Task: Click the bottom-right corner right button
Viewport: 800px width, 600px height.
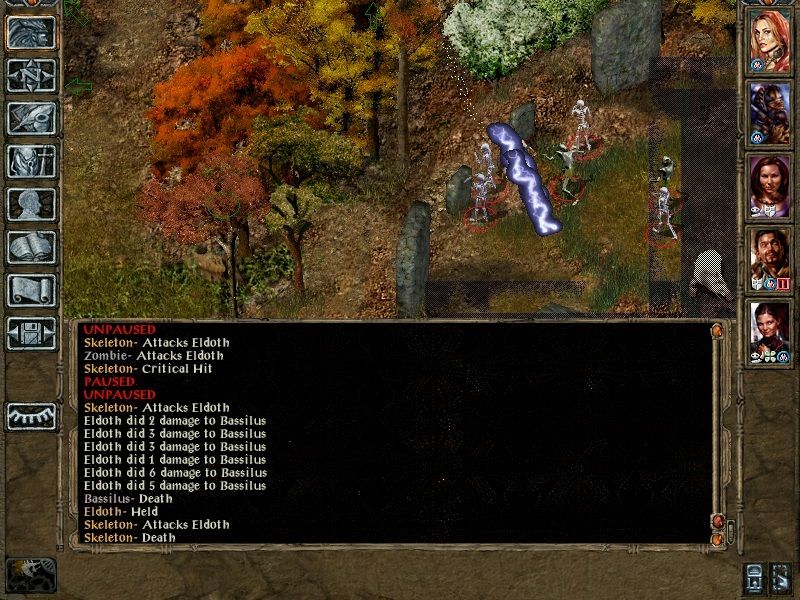Action: (780, 577)
